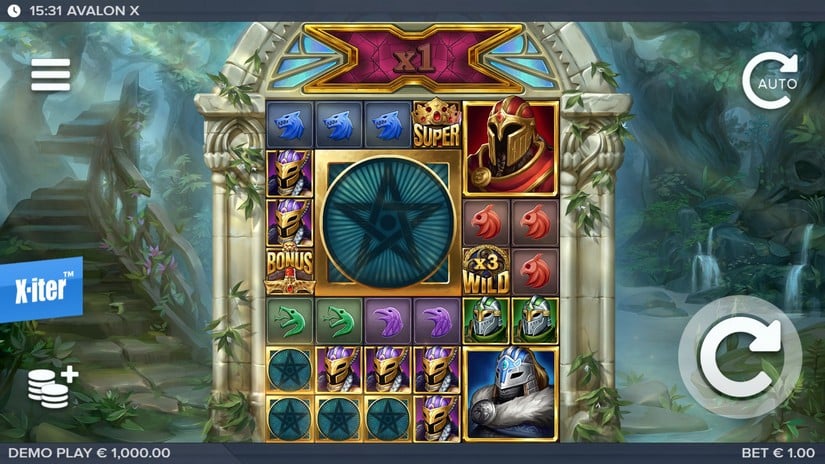Screen dimensions: 825x464
Task: Open the X-iter feature panel
Action: tap(39, 291)
